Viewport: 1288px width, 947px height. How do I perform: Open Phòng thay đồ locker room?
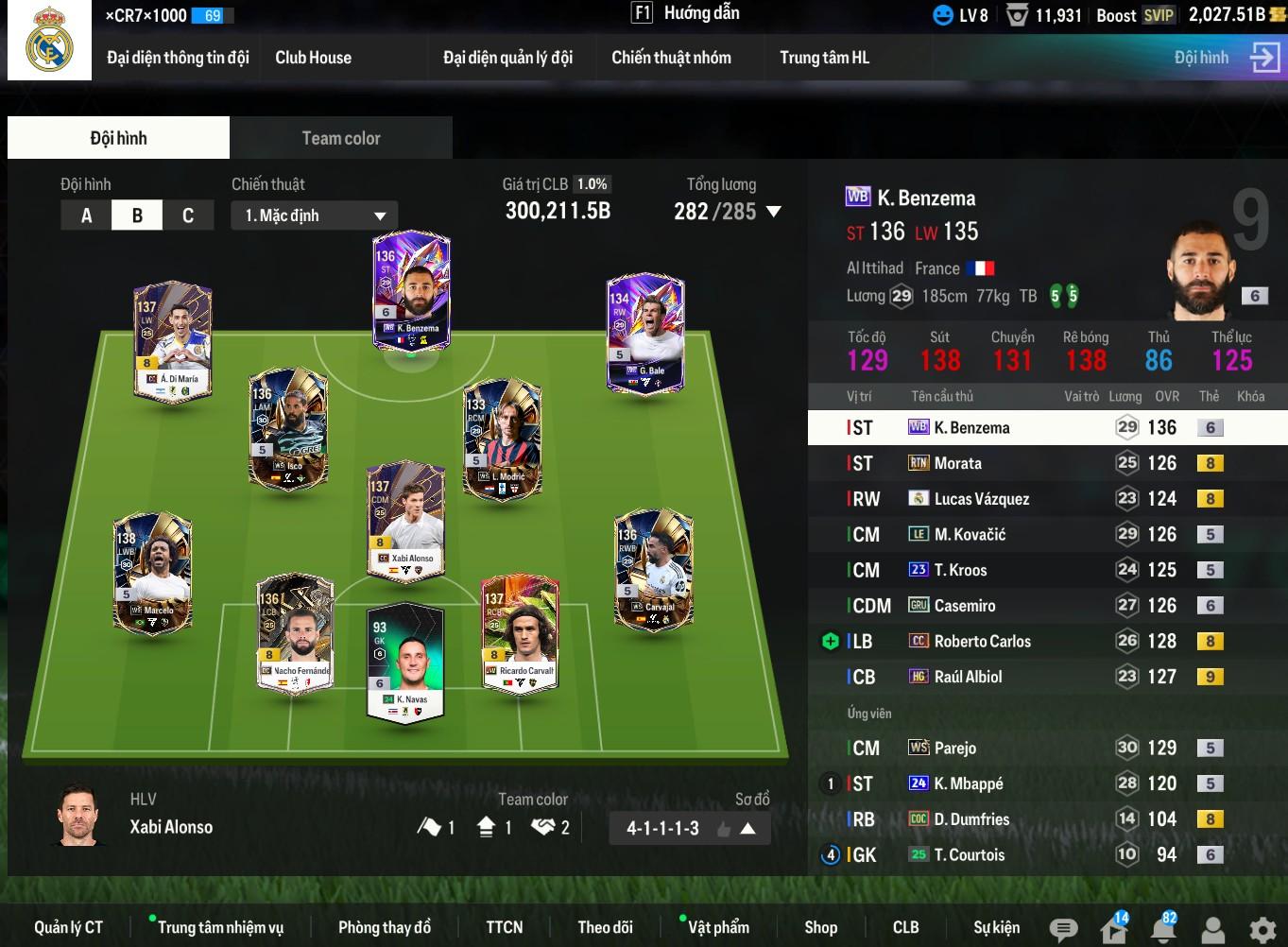(384, 927)
